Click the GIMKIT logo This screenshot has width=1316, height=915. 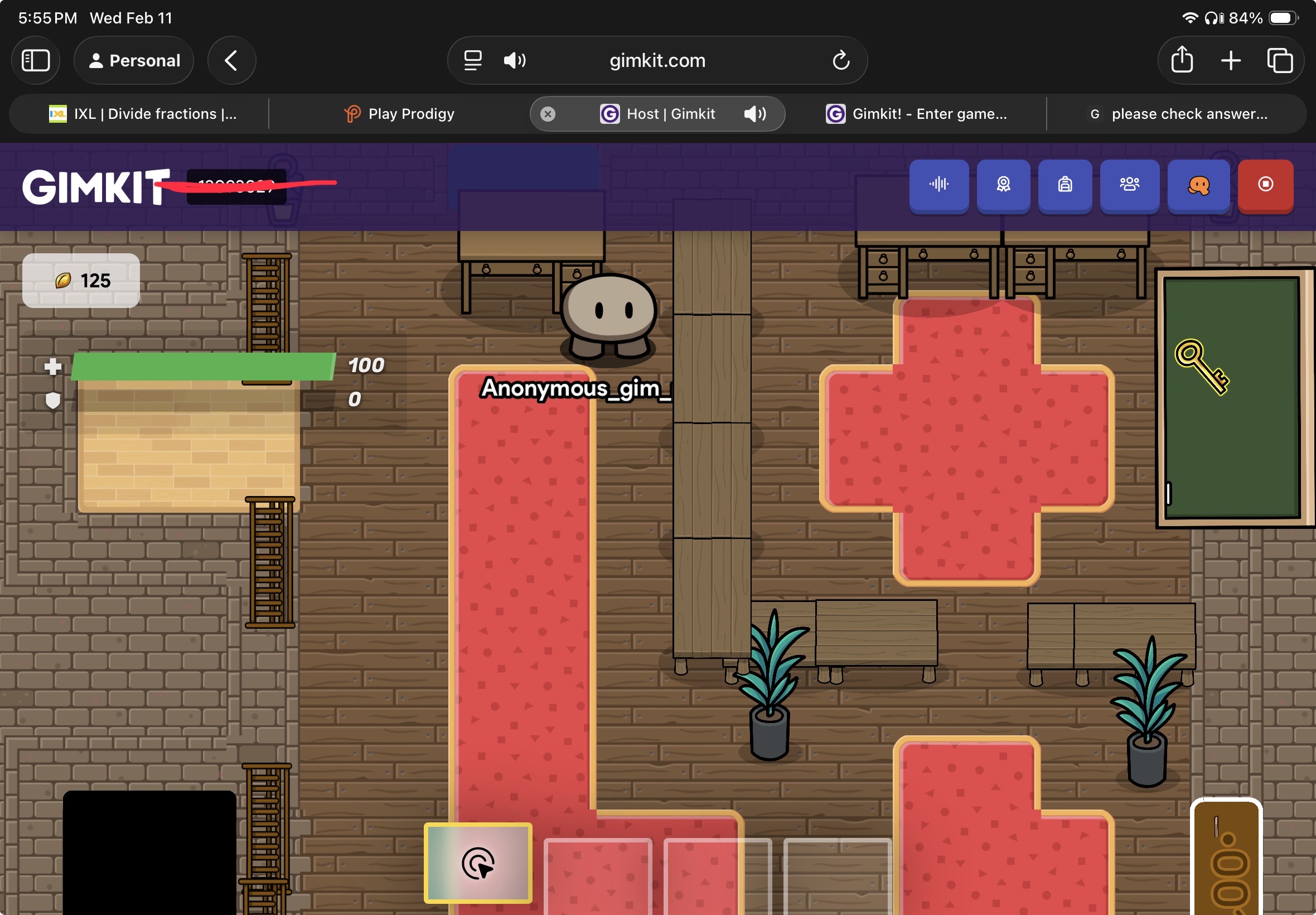[96, 187]
